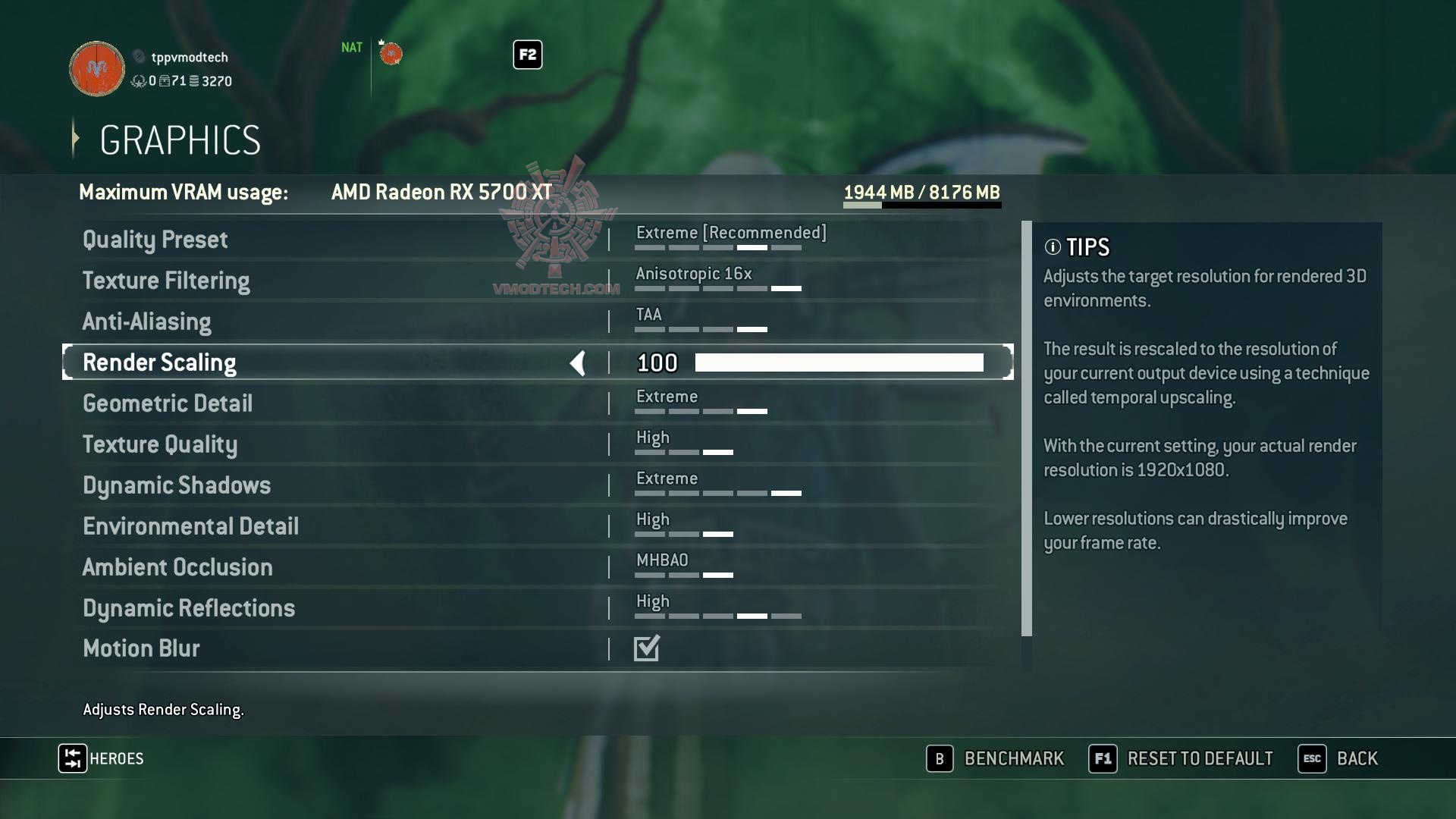Select the Anti-Aliasing setting

tap(146, 322)
